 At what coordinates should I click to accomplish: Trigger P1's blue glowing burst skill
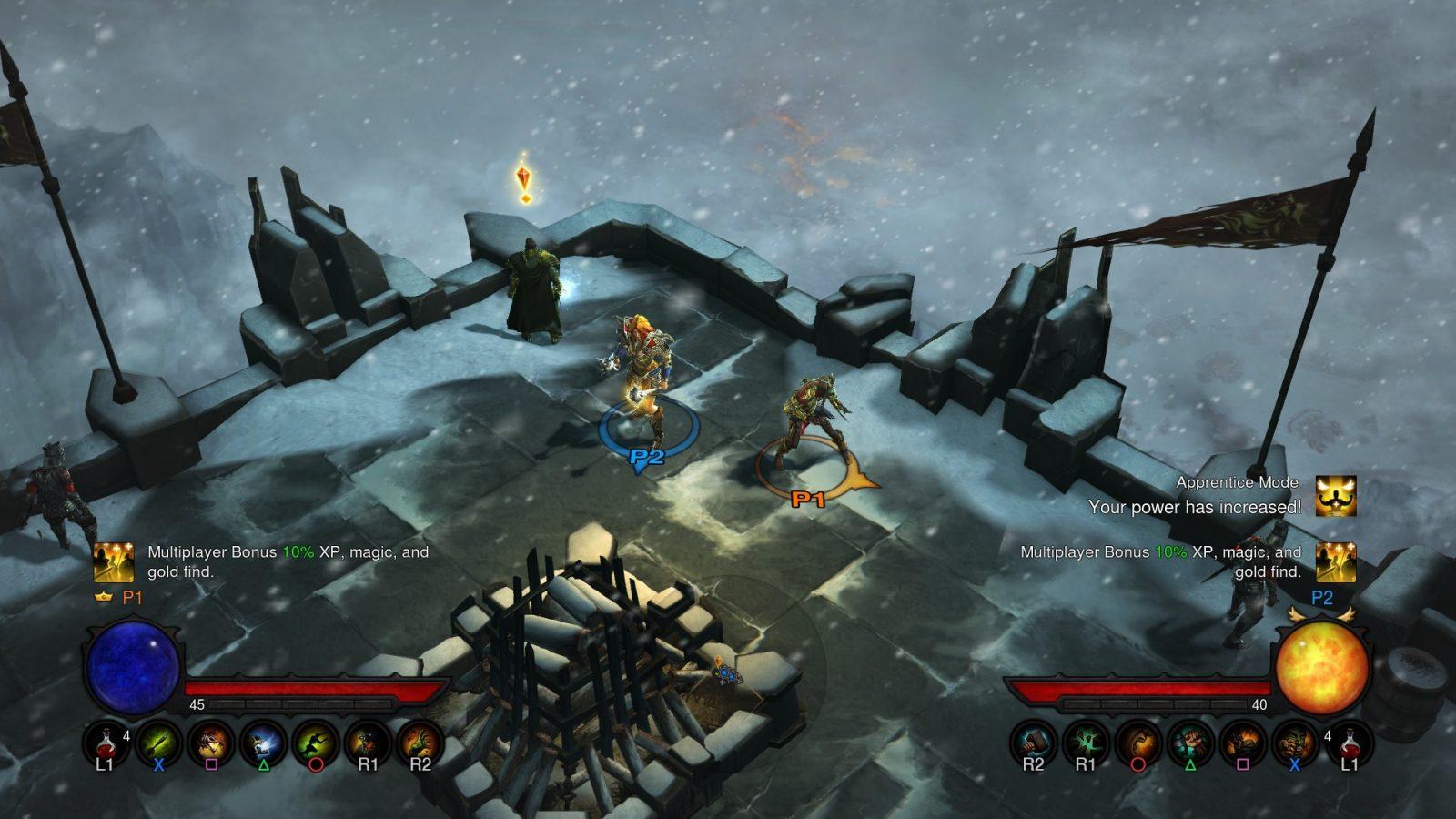coord(264,743)
